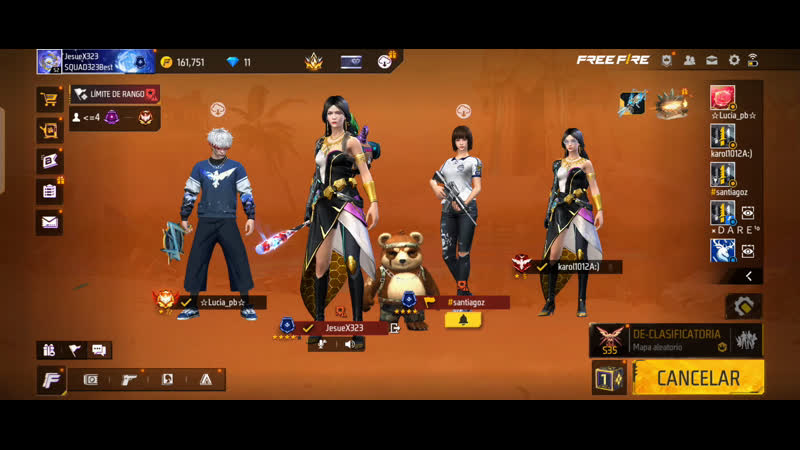This screenshot has width=800, height=450.
Task: Ring the yellow bell under #santiagoz
Action: click(462, 320)
